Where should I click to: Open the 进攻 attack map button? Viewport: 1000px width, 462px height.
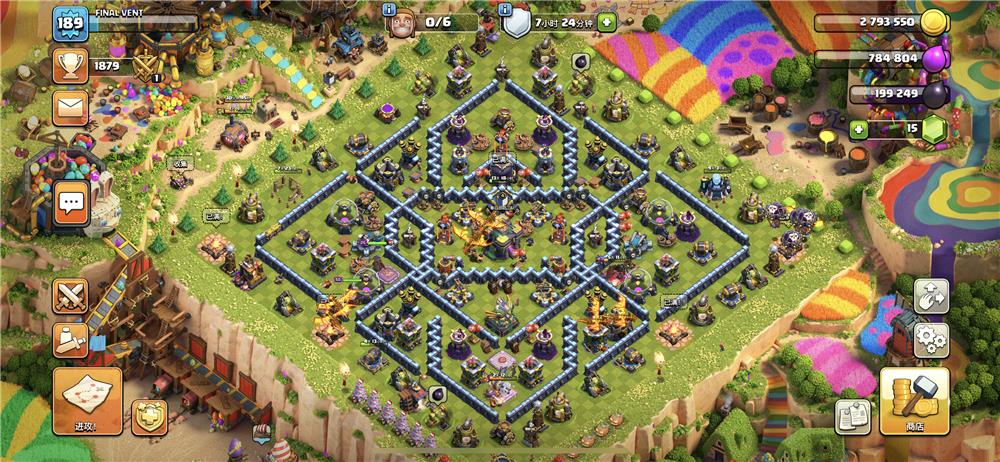pyautogui.click(x=87, y=400)
